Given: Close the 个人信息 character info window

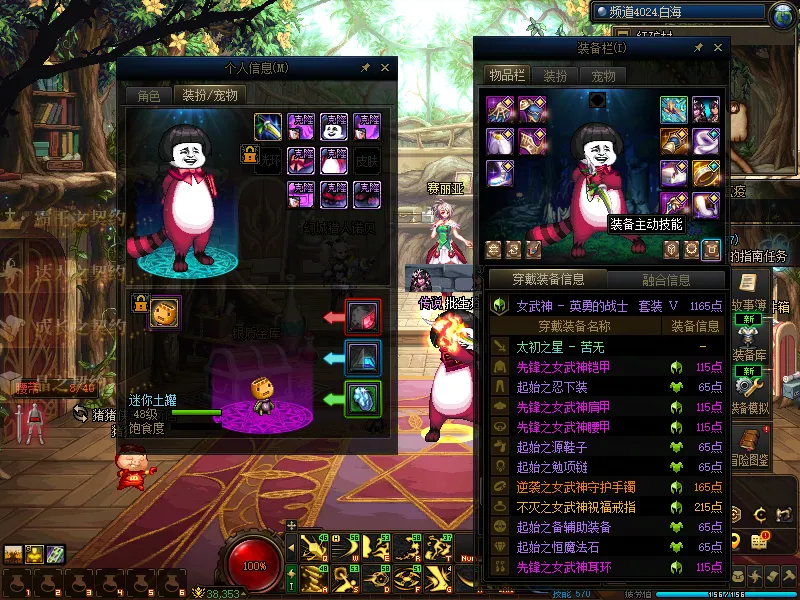Looking at the screenshot, I should (385, 67).
